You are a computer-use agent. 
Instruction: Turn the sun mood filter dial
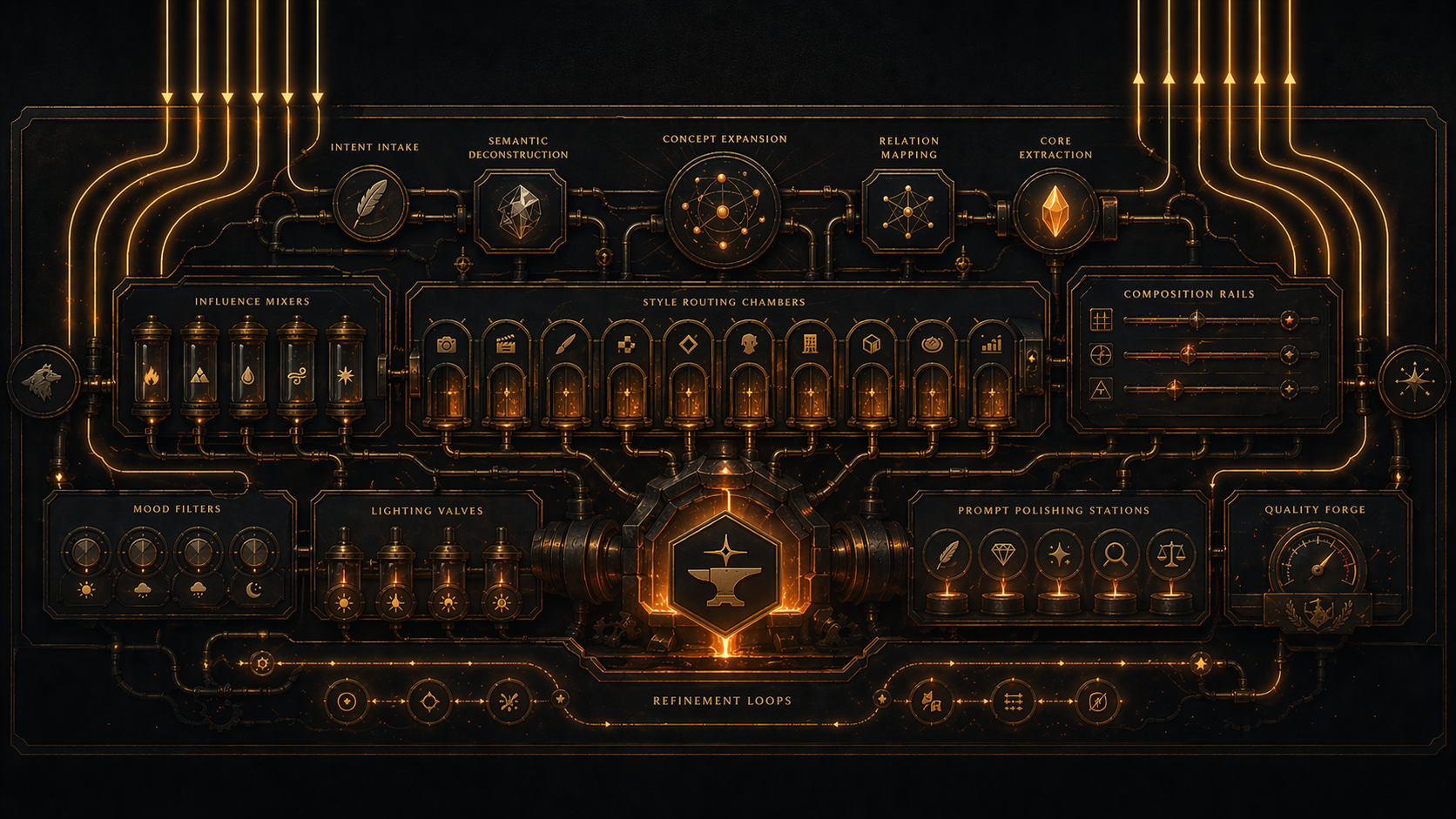[85, 552]
